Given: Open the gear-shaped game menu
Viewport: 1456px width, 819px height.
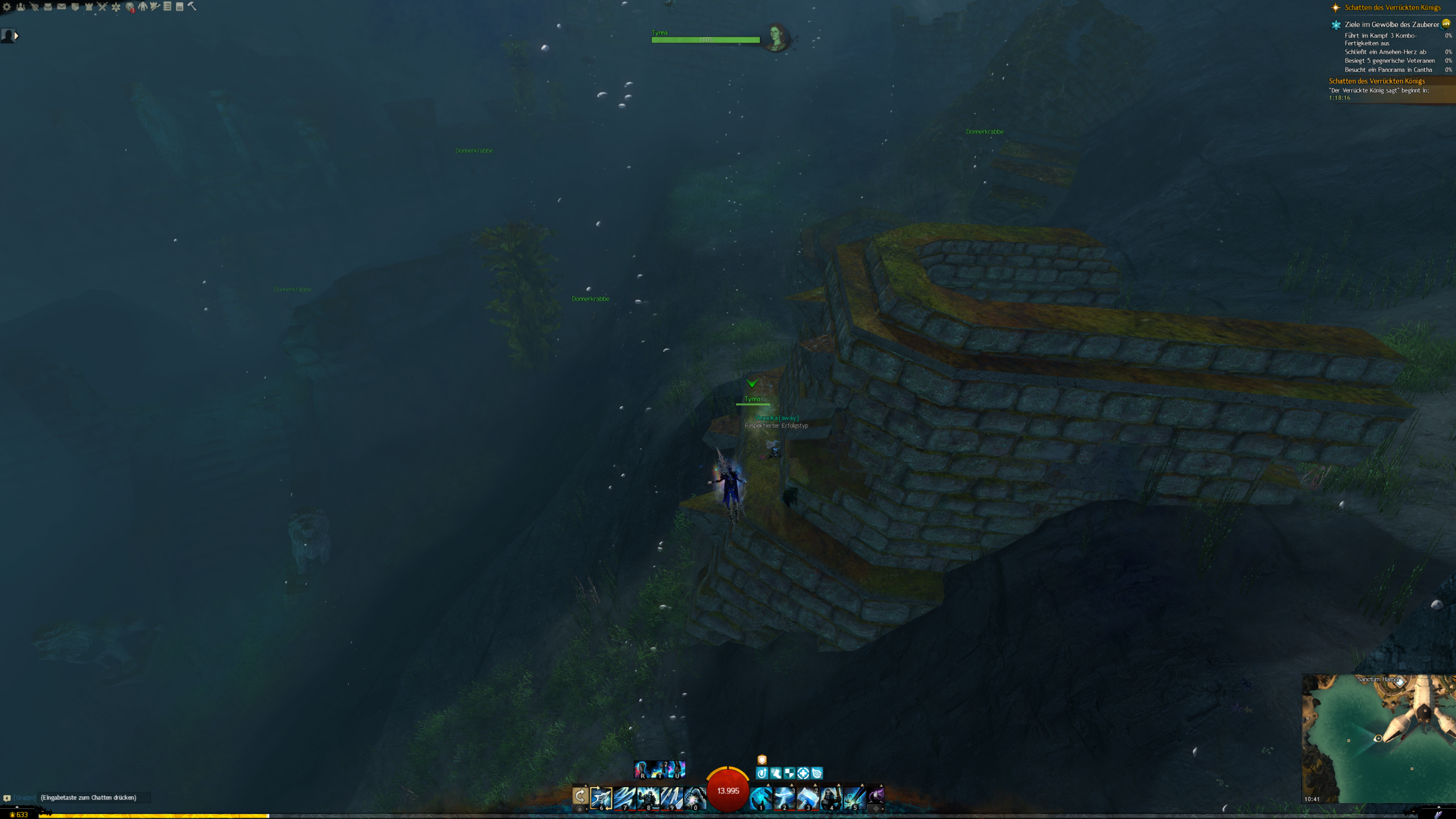Looking at the screenshot, I should coord(7,7).
